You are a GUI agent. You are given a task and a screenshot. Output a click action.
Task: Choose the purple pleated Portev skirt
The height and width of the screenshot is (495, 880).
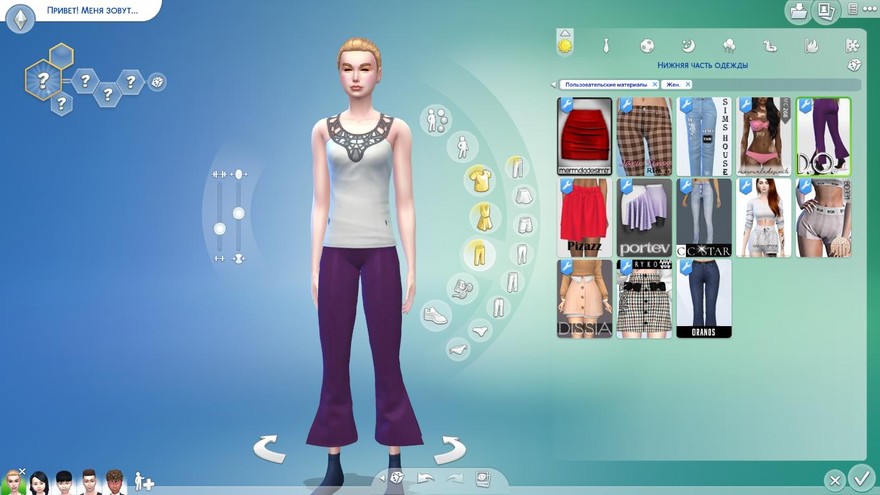(x=643, y=217)
